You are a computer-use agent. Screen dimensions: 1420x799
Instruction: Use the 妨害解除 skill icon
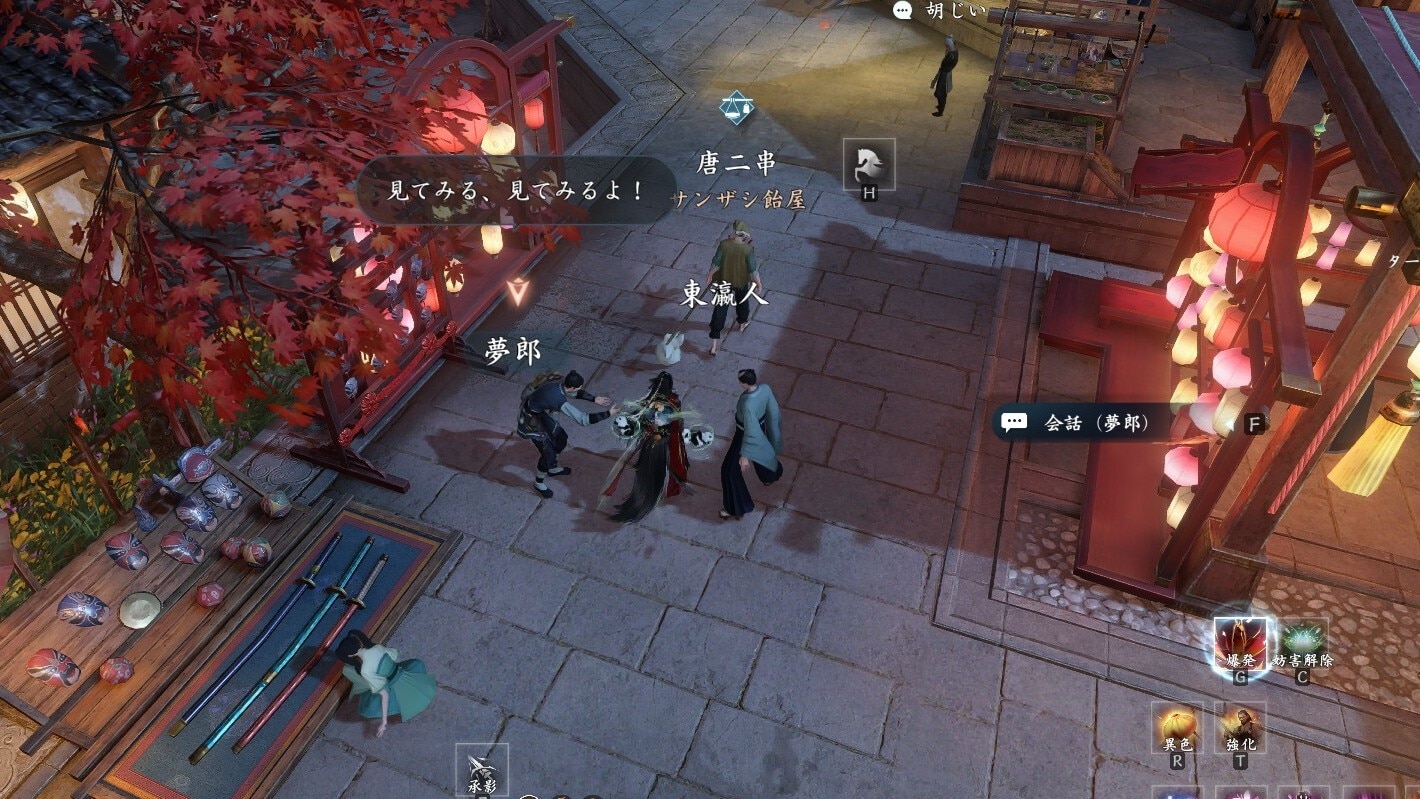[x=1303, y=642]
